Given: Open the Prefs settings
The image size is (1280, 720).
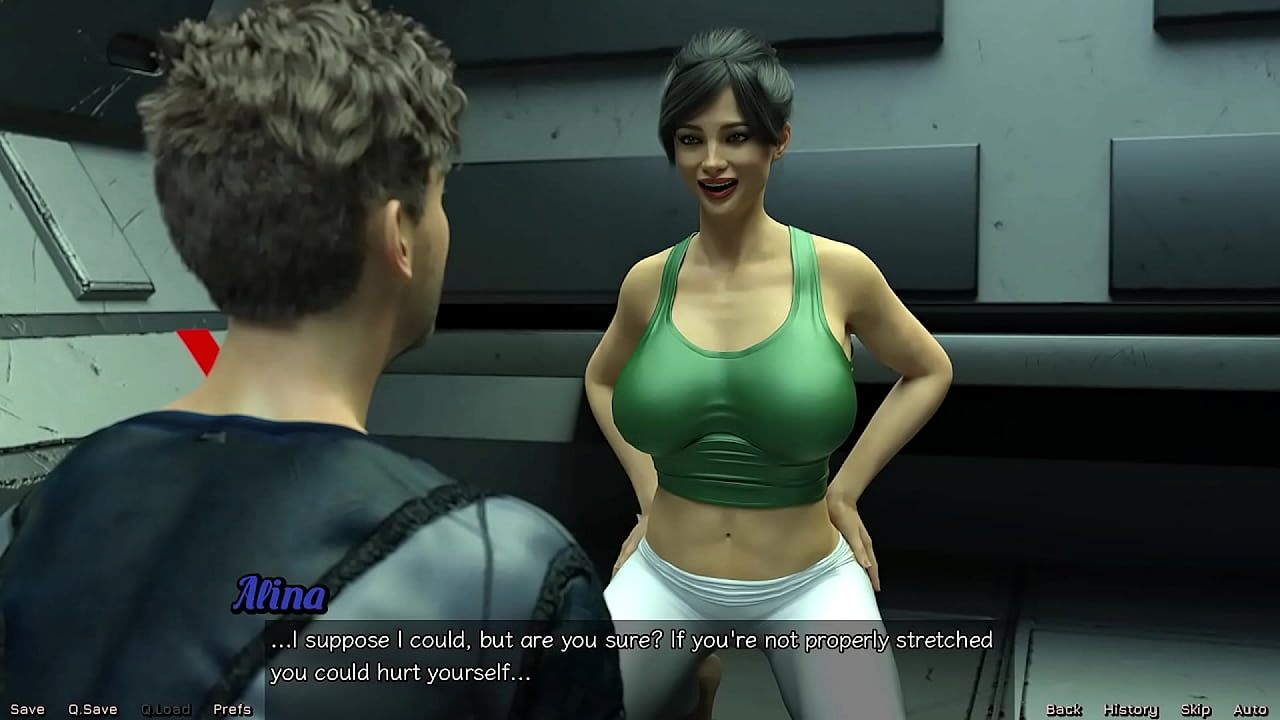Looking at the screenshot, I should (x=232, y=709).
